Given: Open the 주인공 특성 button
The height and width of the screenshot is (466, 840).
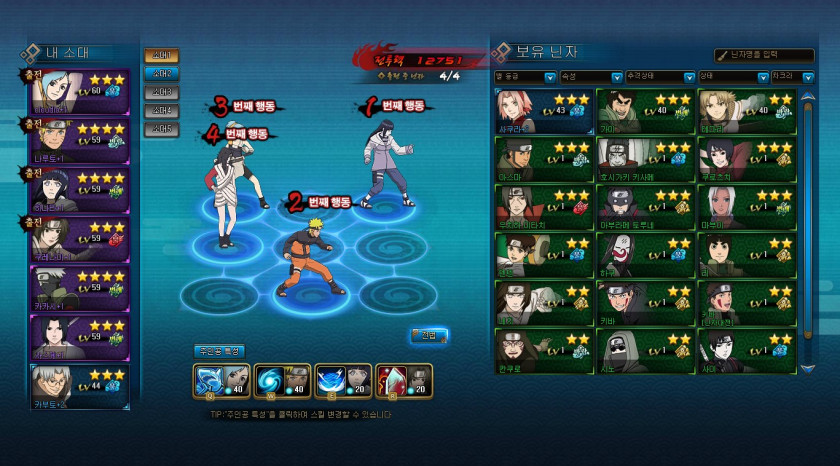Looking at the screenshot, I should pyautogui.click(x=219, y=351).
